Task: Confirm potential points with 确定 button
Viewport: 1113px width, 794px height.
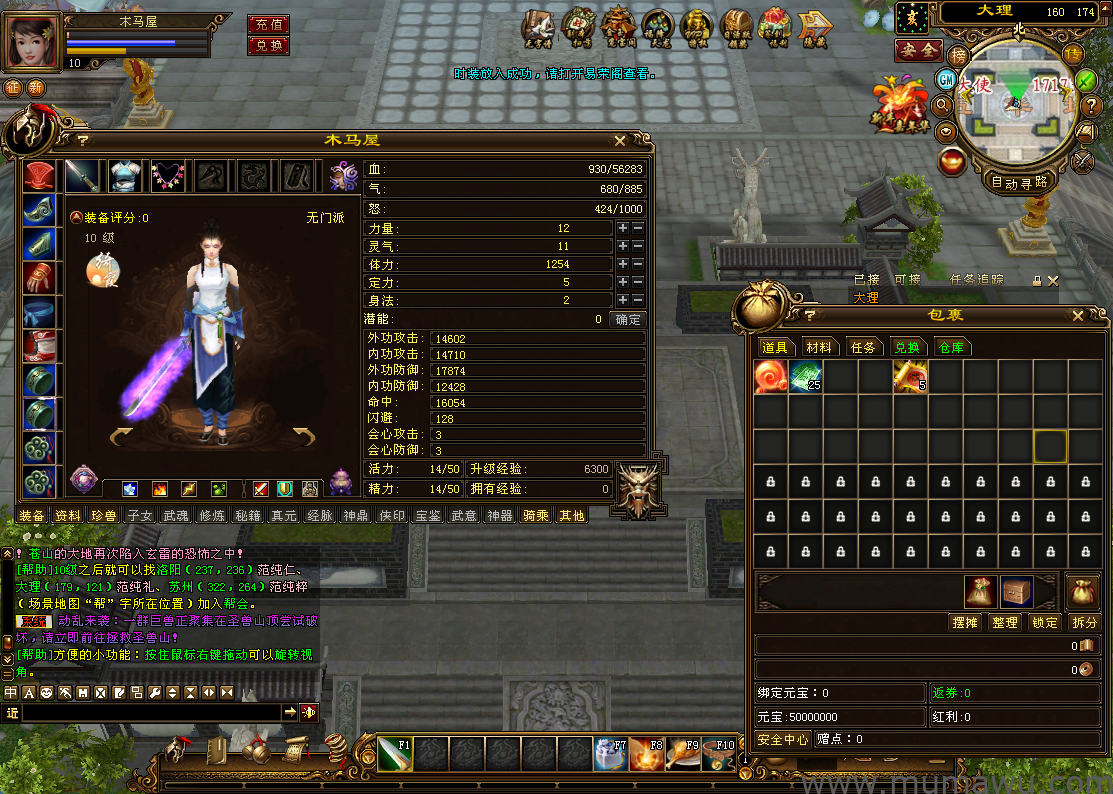Action: pos(629,320)
